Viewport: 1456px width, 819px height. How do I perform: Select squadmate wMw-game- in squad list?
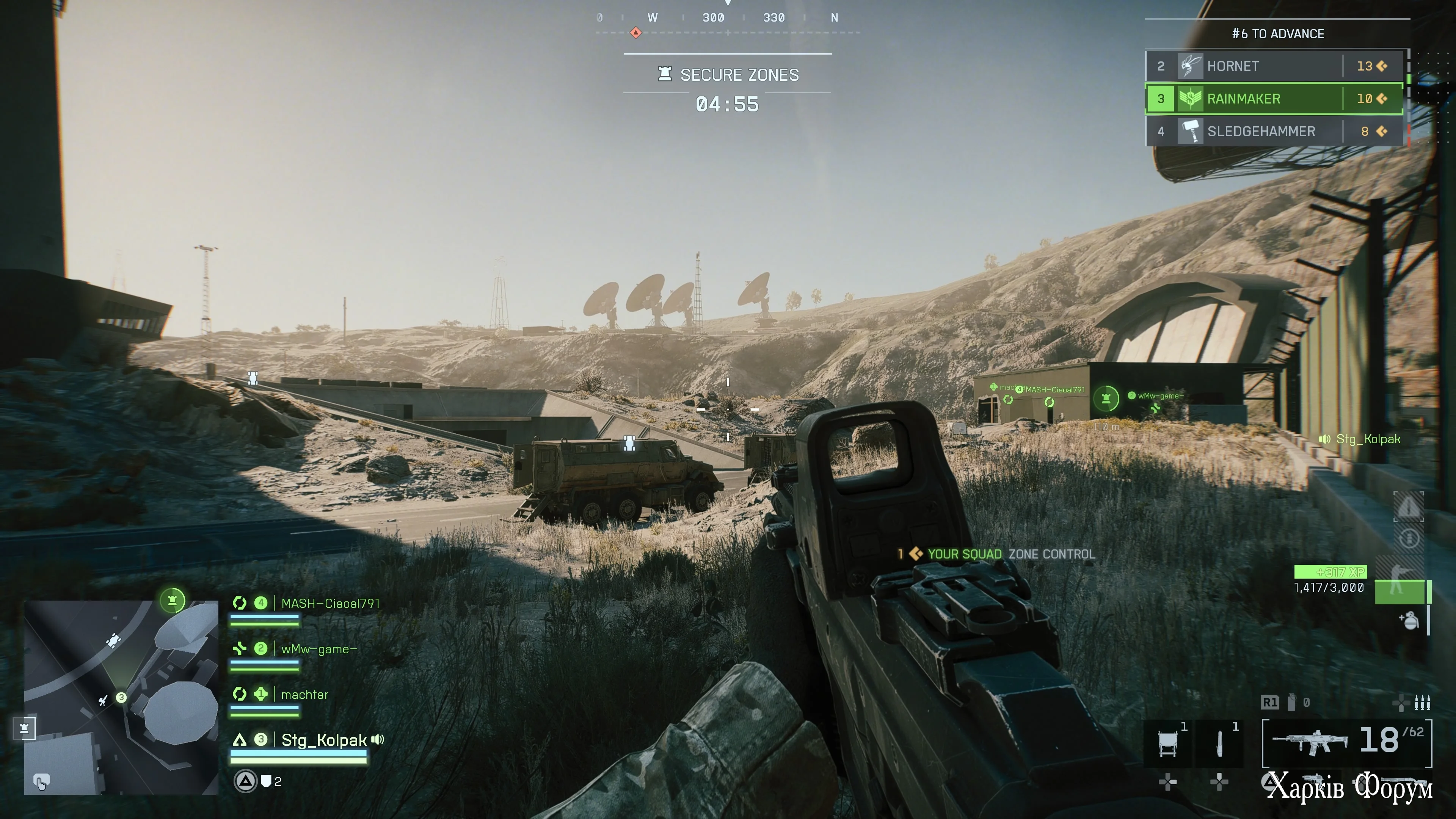click(x=319, y=650)
